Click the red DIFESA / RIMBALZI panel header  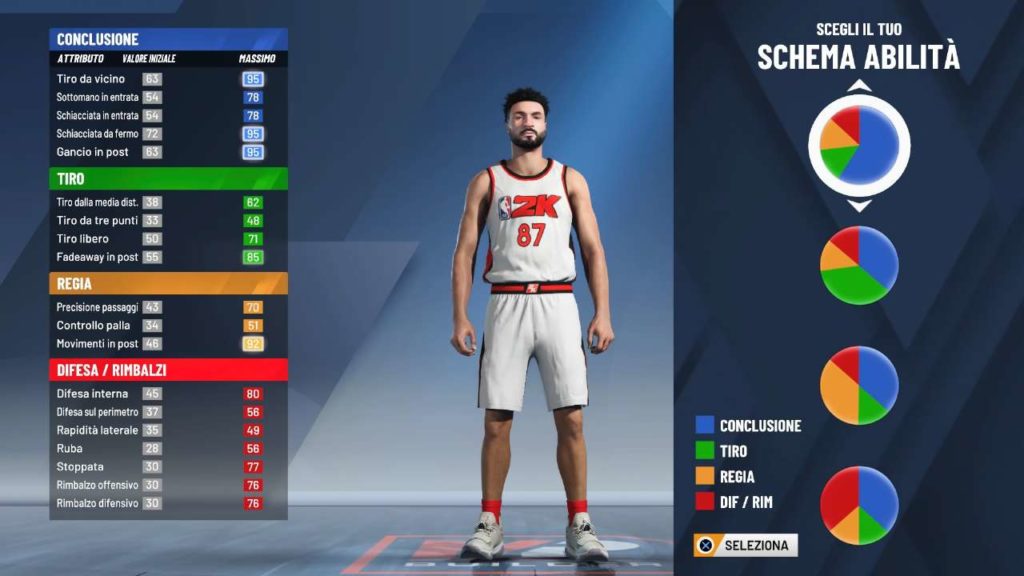coord(168,370)
